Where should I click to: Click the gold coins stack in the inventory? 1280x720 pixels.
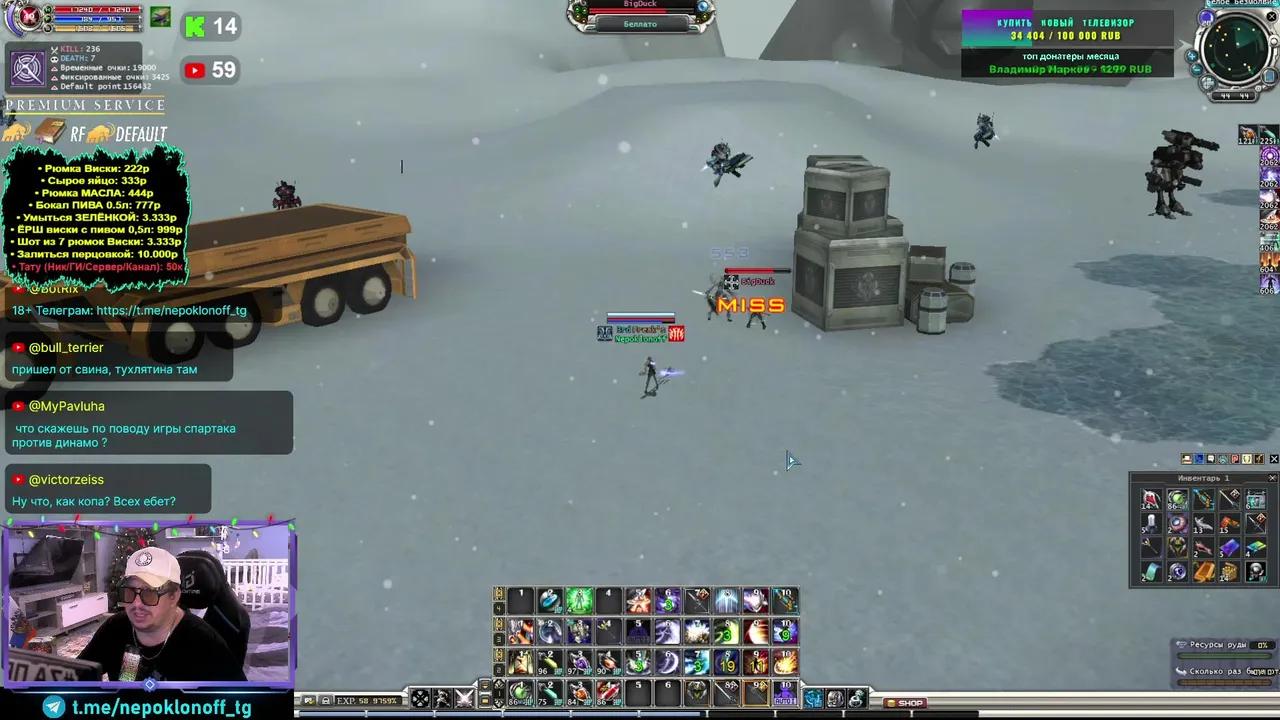coord(1228,571)
